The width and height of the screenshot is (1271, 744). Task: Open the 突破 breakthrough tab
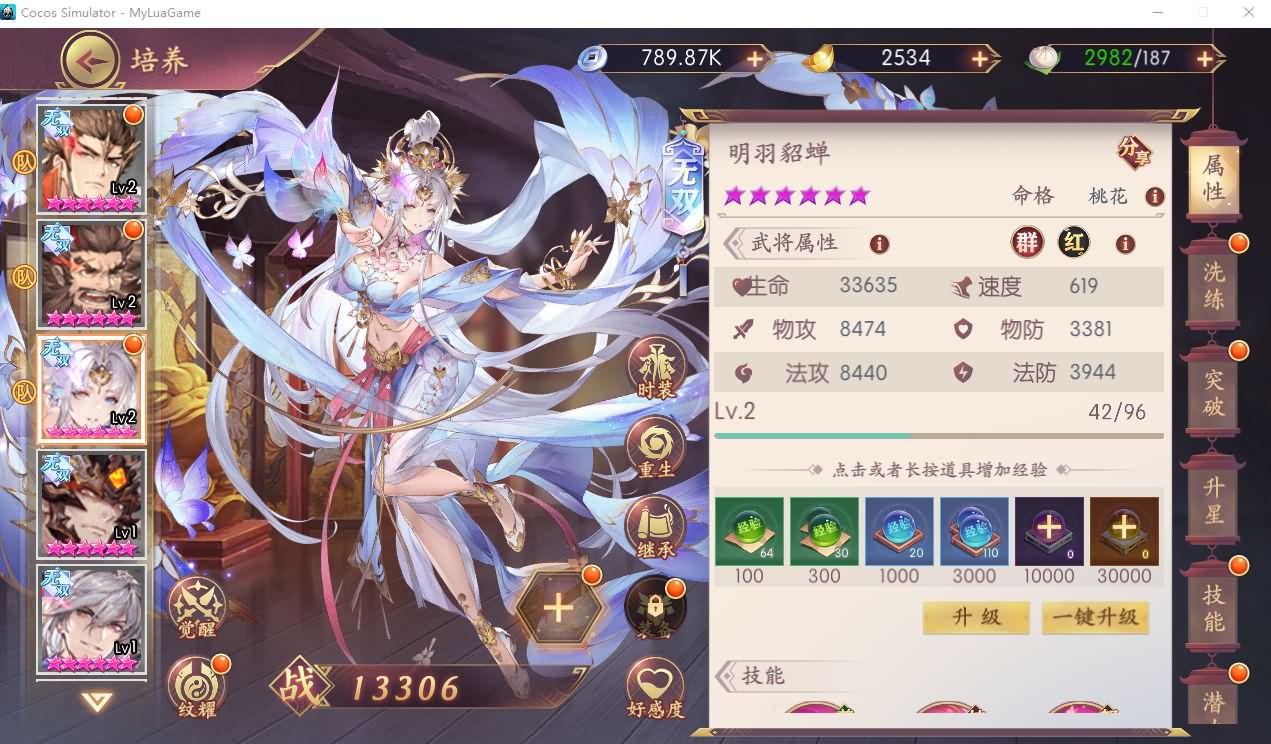pos(1213,393)
